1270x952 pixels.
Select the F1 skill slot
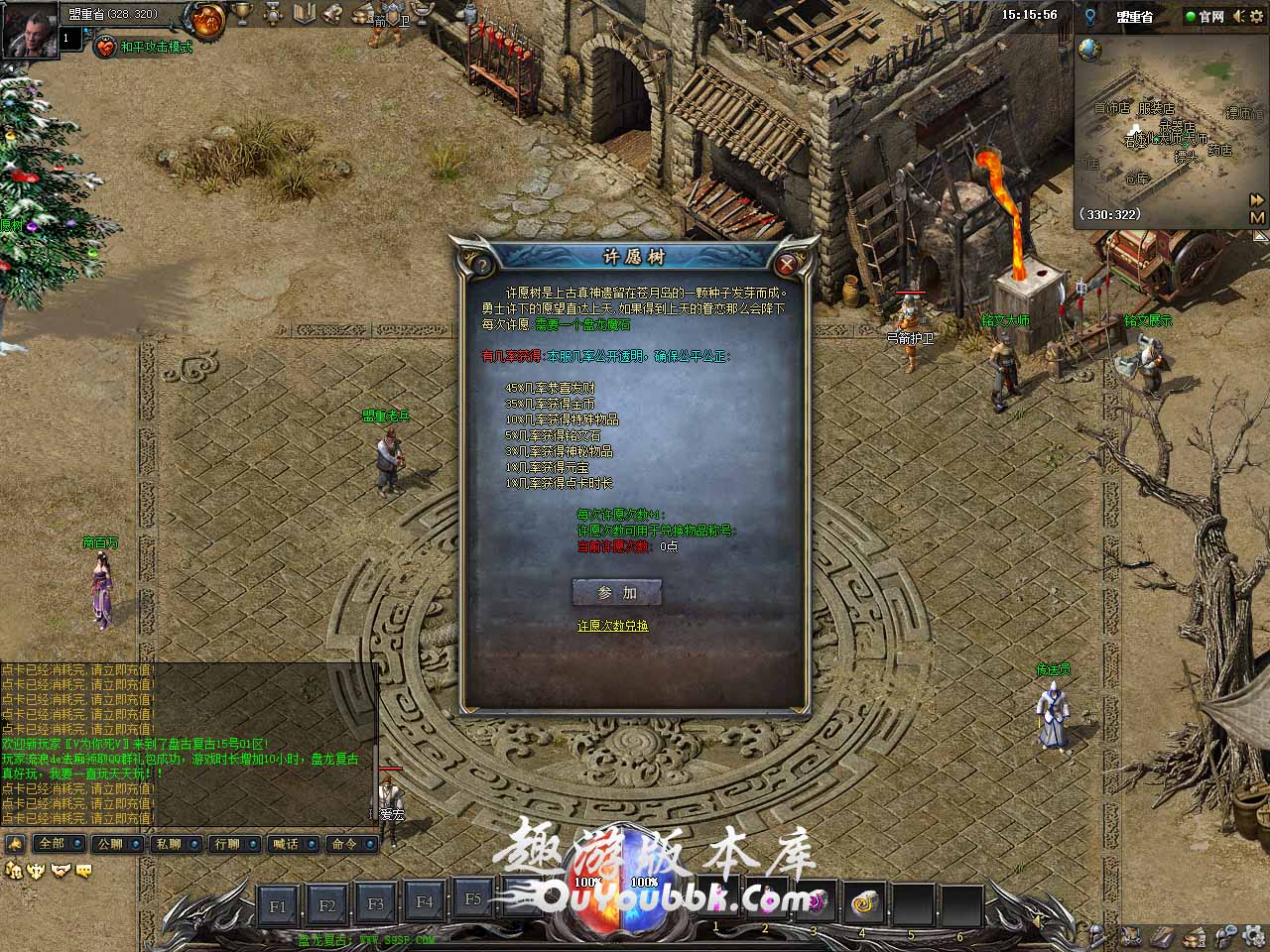(278, 905)
